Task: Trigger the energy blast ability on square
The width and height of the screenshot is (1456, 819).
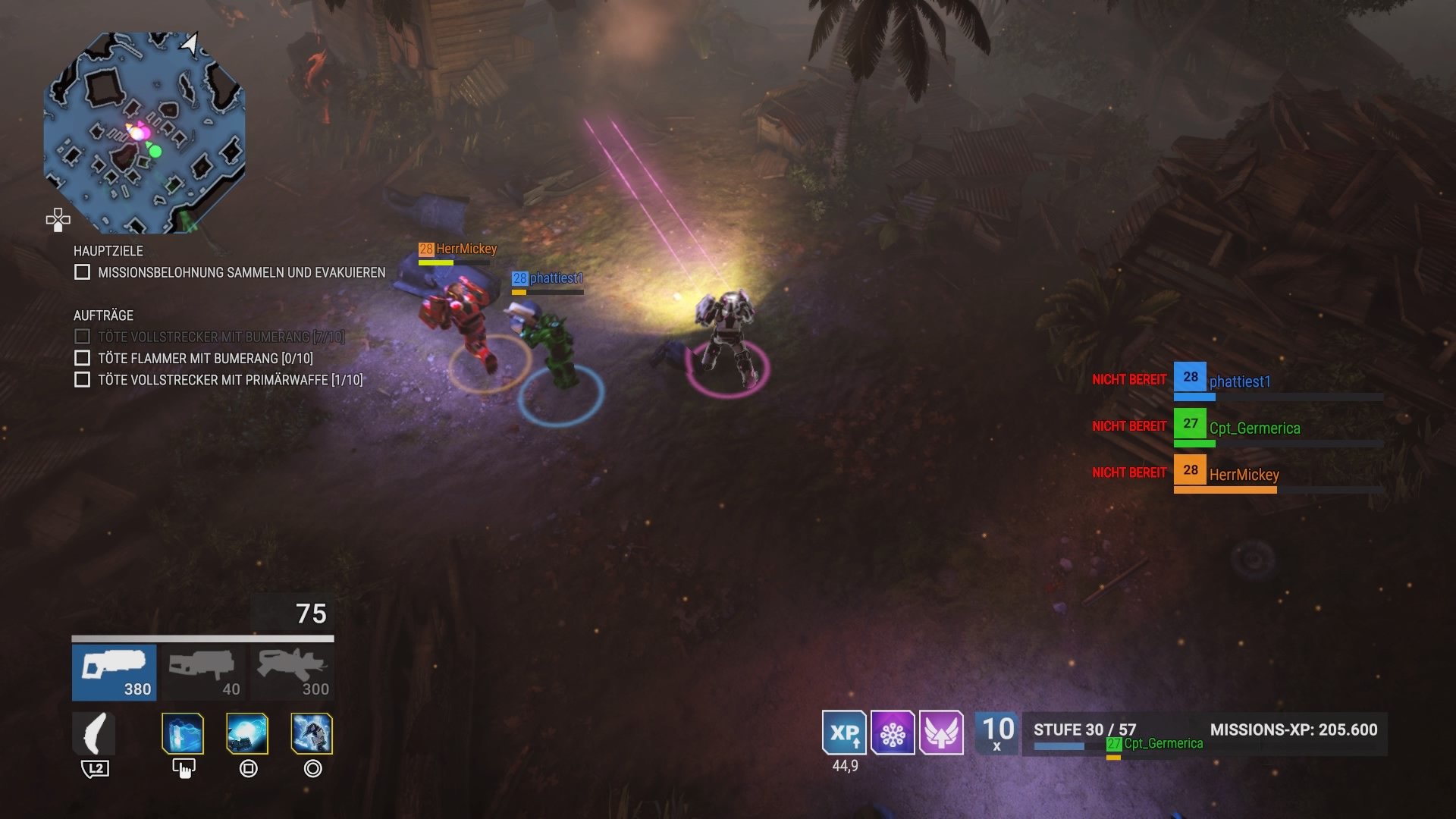Action: click(x=246, y=734)
